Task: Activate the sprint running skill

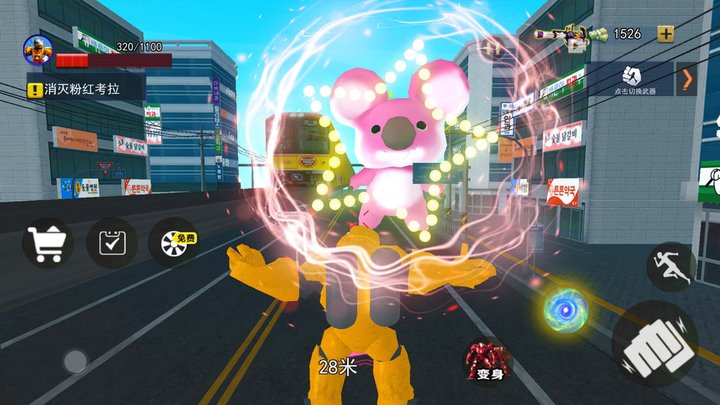Action: [x=670, y=267]
